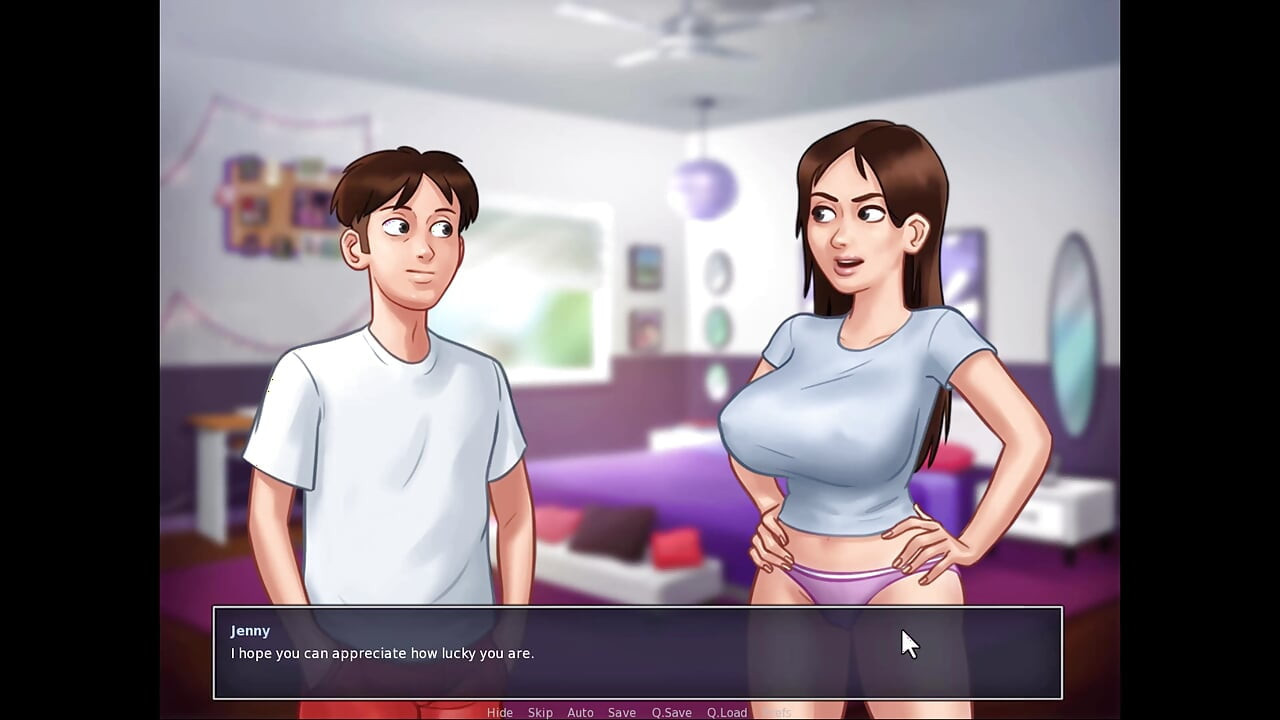The height and width of the screenshot is (720, 1280).
Task: Enable Auto mode for automatic text advance
Action: point(580,712)
